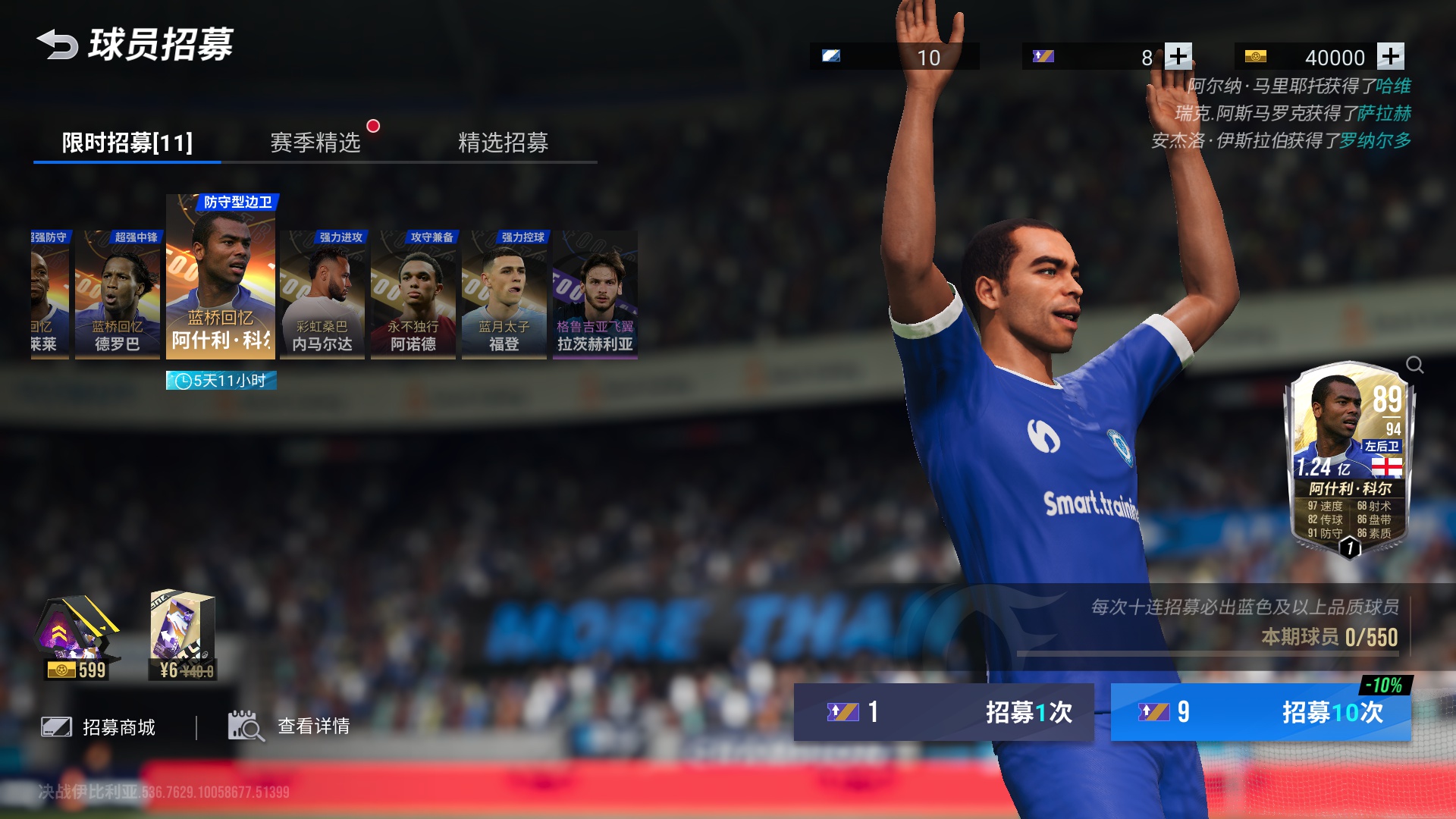This screenshot has height=819, width=1456.
Task: Choose the 德罗巴 player card
Action: coord(118,294)
